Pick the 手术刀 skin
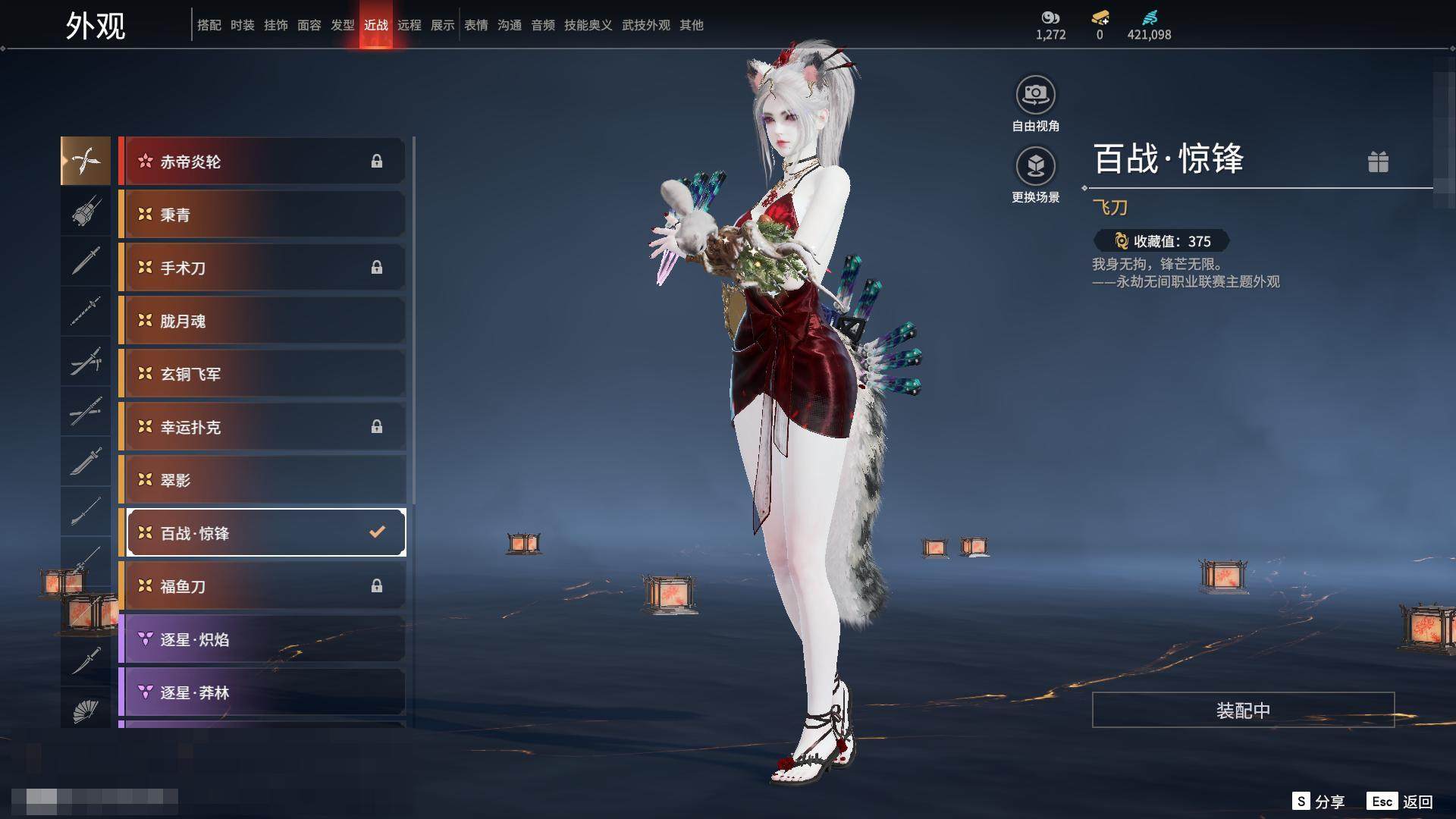This screenshot has height=819, width=1456. (x=262, y=268)
